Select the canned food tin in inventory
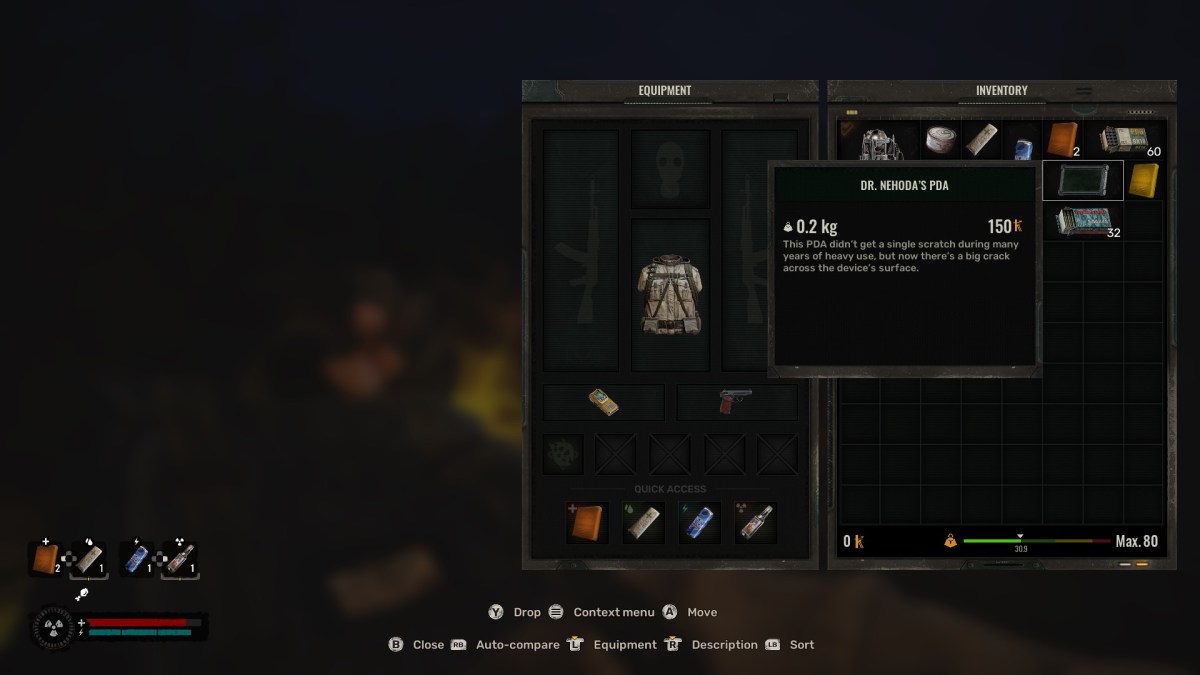 tap(940, 140)
